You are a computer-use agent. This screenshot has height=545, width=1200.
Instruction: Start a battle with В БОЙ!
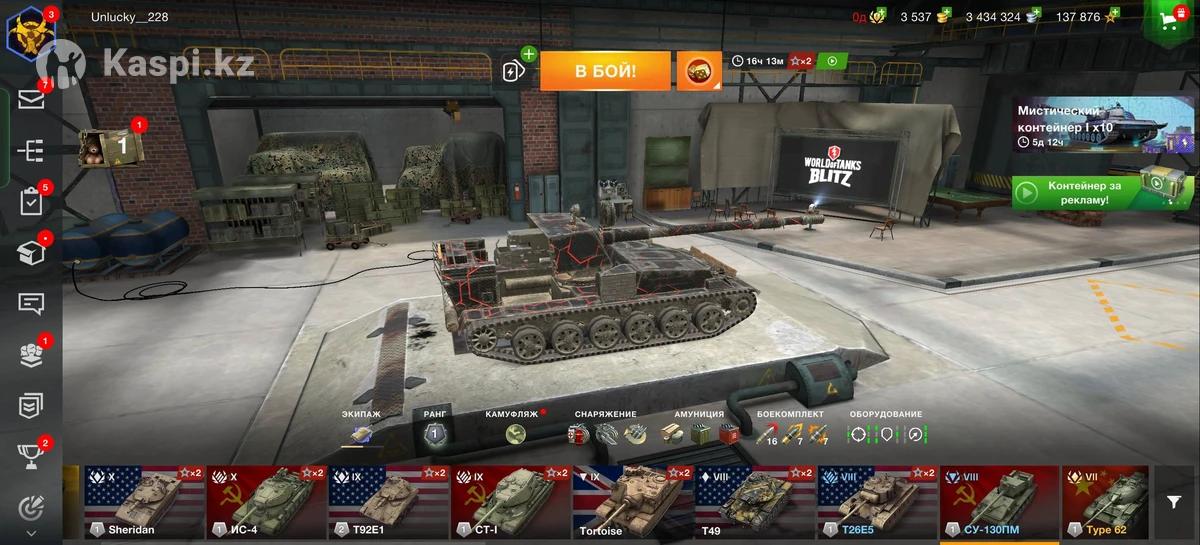605,71
